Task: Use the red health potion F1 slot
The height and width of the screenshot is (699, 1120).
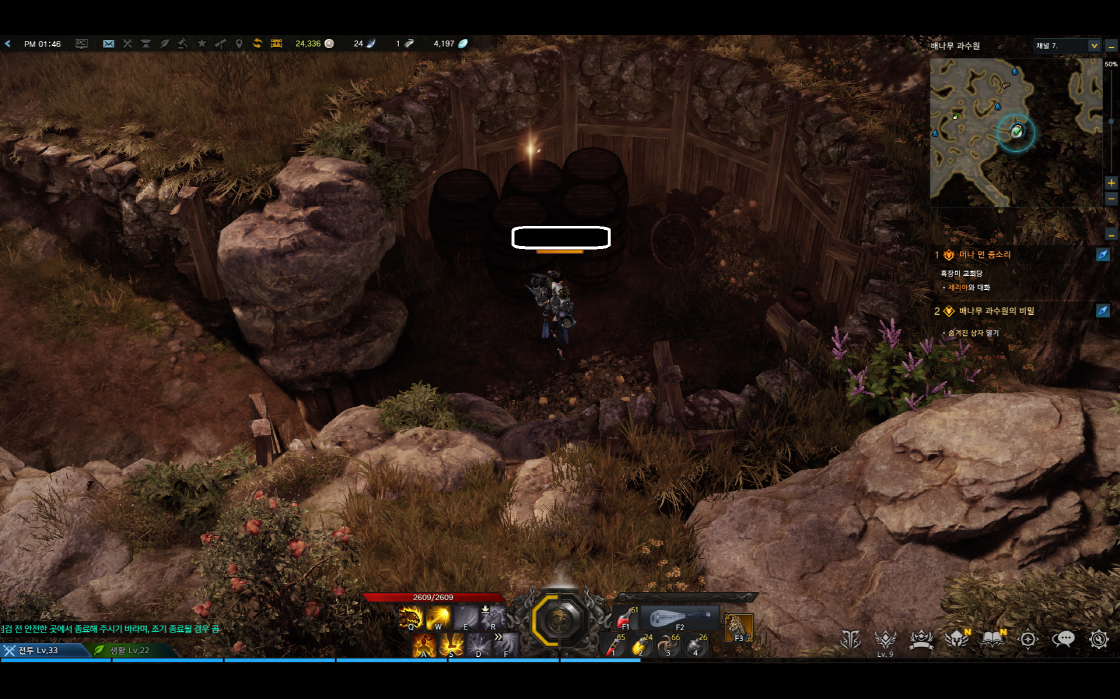Action: pyautogui.click(x=628, y=619)
